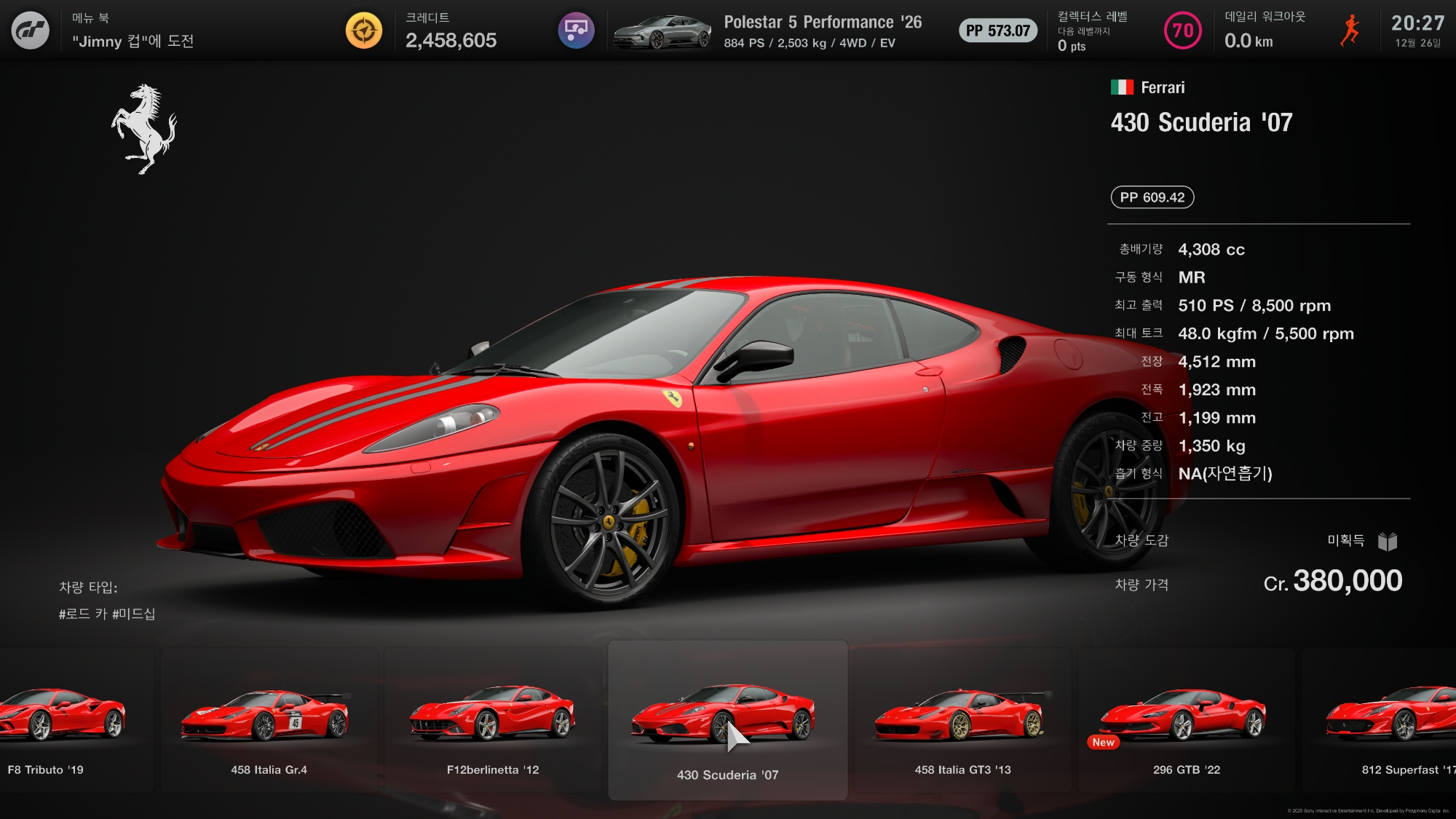Select the #미드십 car type tag
Viewport: 1456px width, 819px height.
tap(134, 614)
